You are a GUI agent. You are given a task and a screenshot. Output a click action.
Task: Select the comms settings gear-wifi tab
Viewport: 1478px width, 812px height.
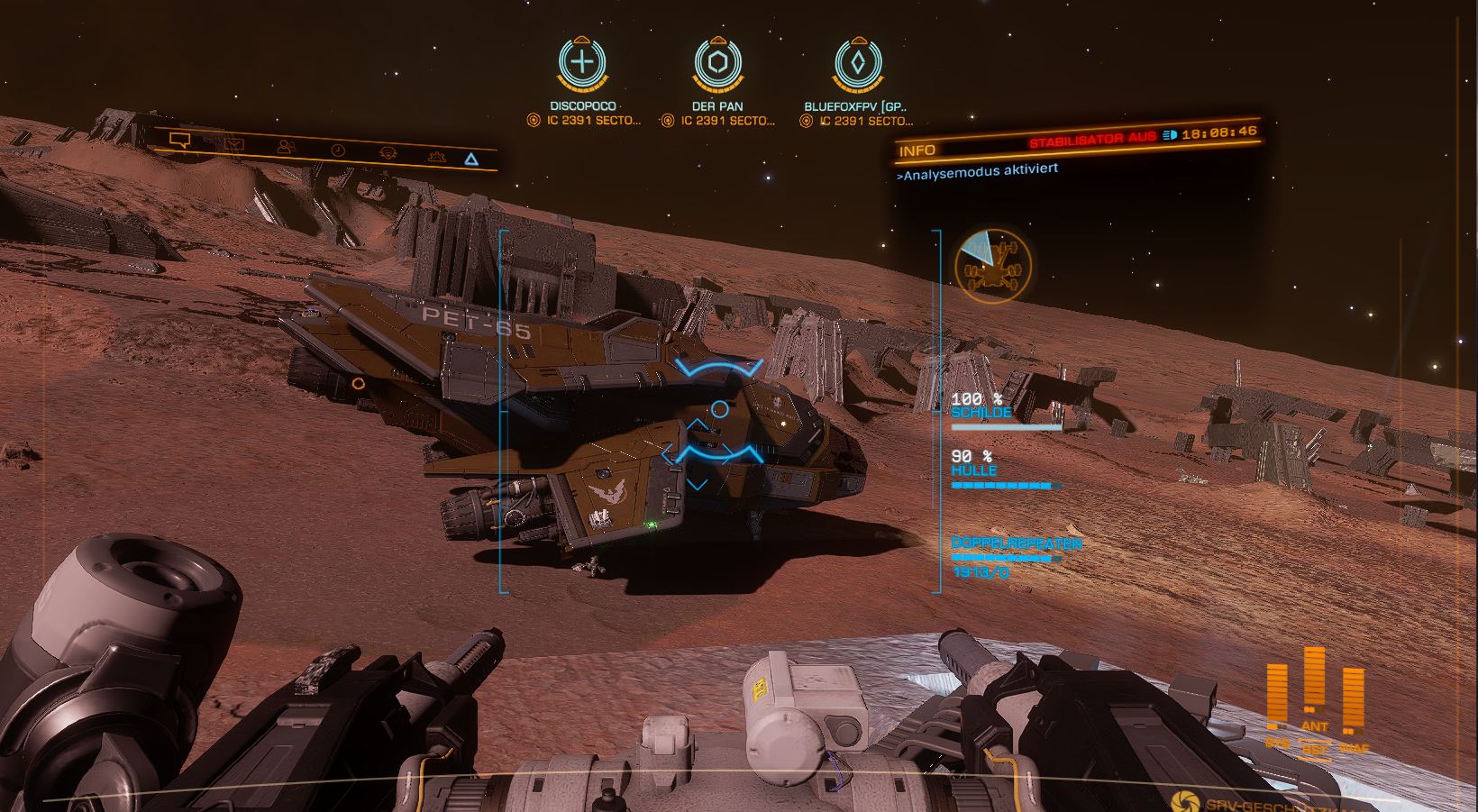pos(388,153)
